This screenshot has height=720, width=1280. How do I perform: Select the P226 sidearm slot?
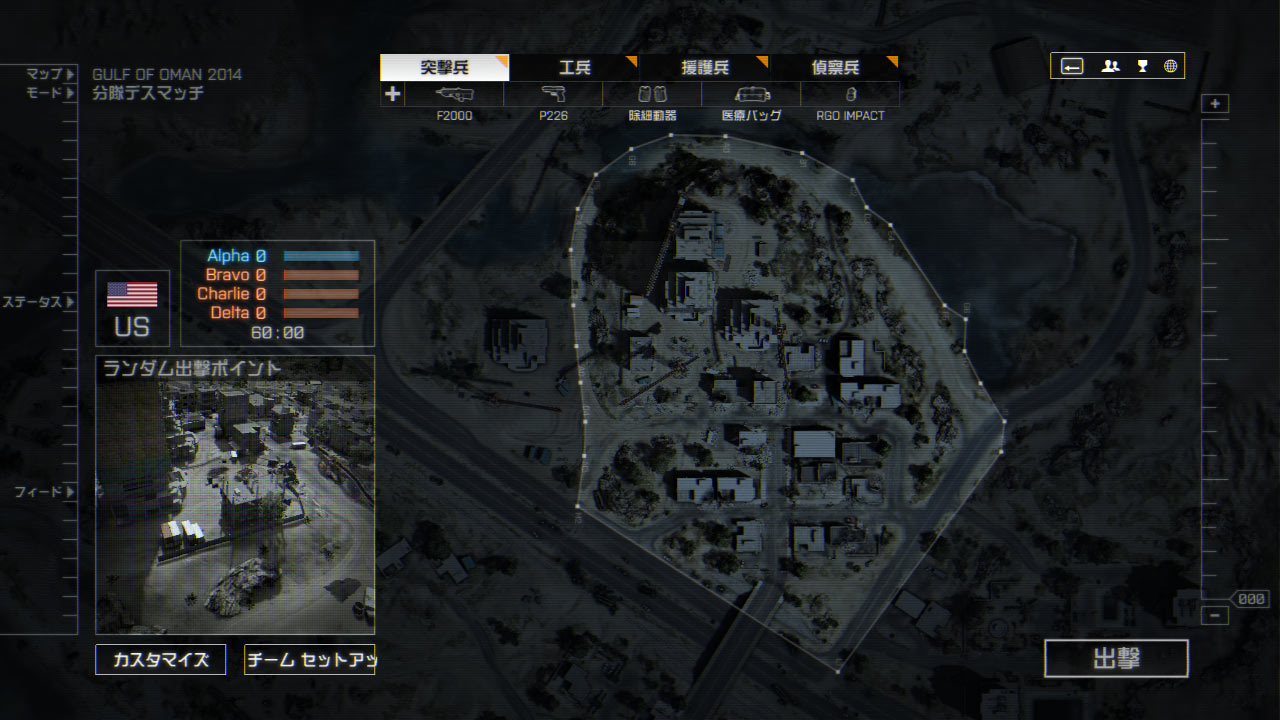pyautogui.click(x=553, y=95)
